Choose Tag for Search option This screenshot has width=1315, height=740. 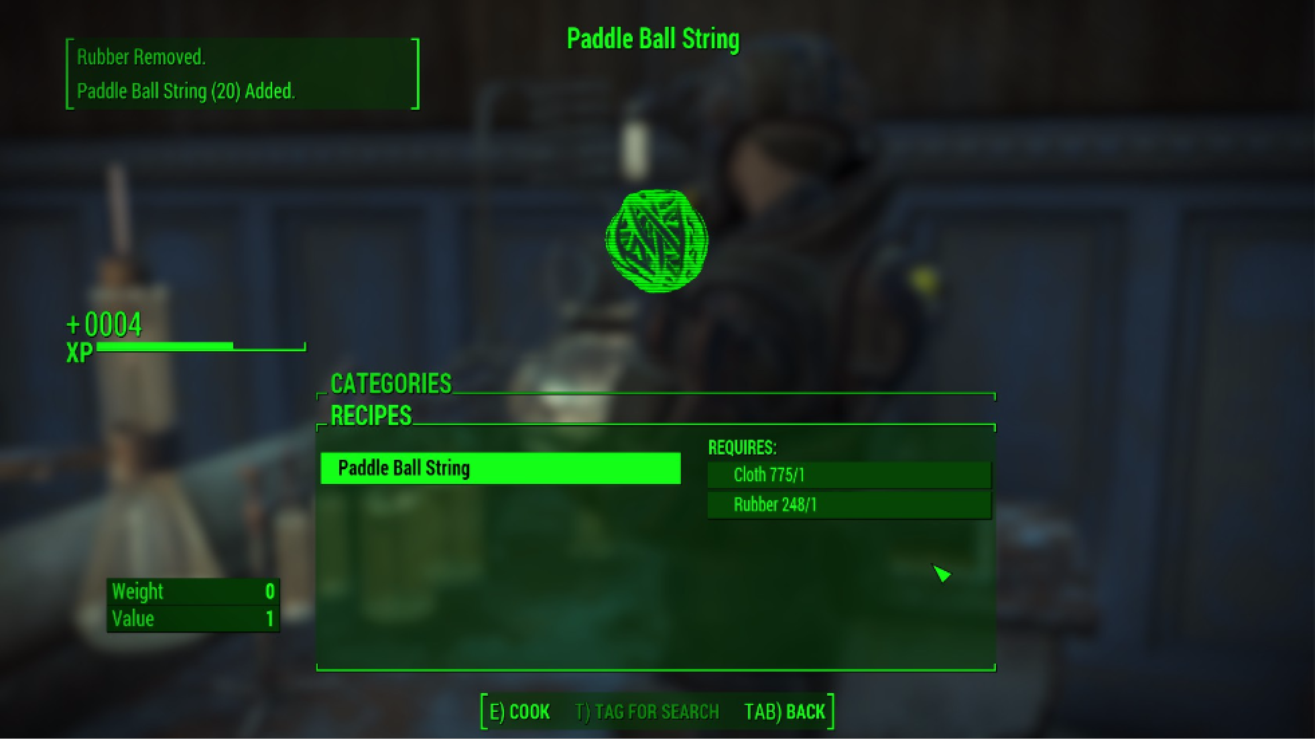(647, 712)
